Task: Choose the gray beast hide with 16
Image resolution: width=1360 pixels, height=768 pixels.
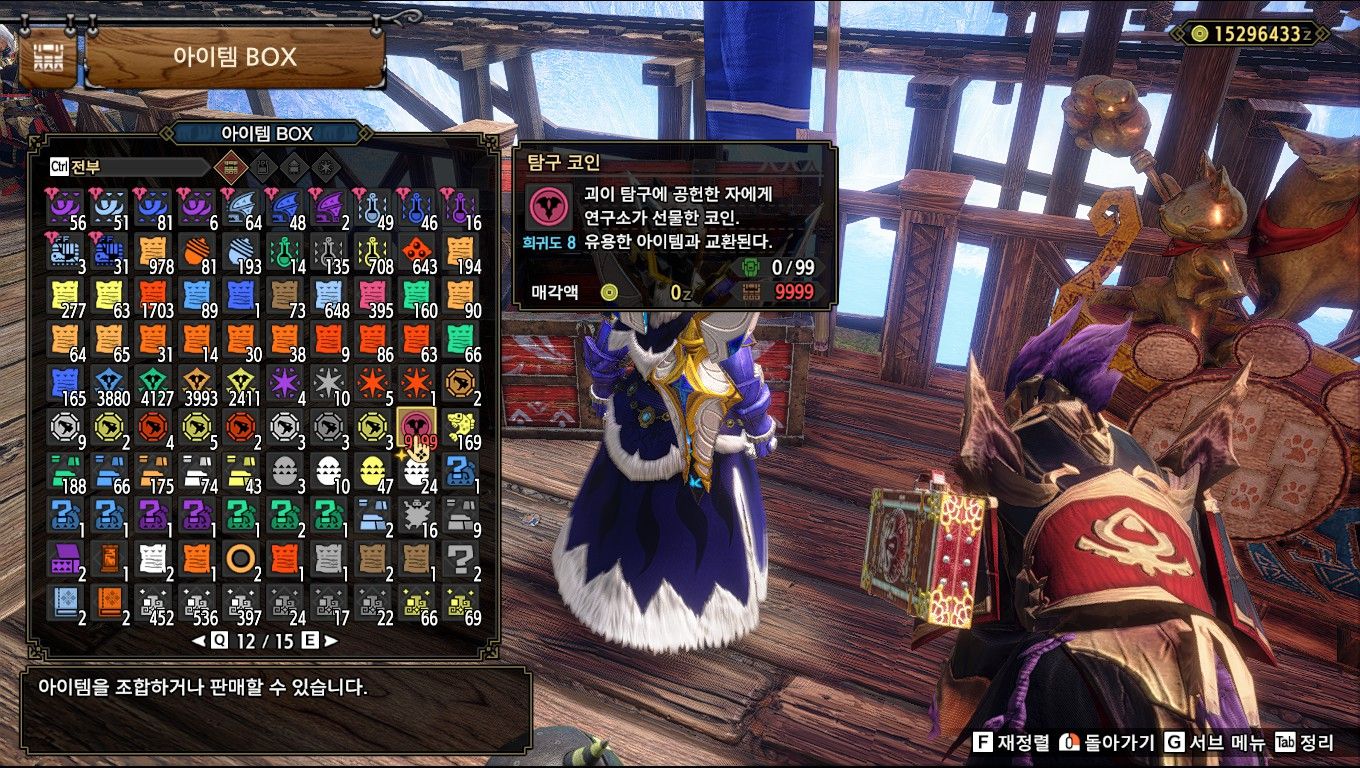Action: tap(417, 516)
